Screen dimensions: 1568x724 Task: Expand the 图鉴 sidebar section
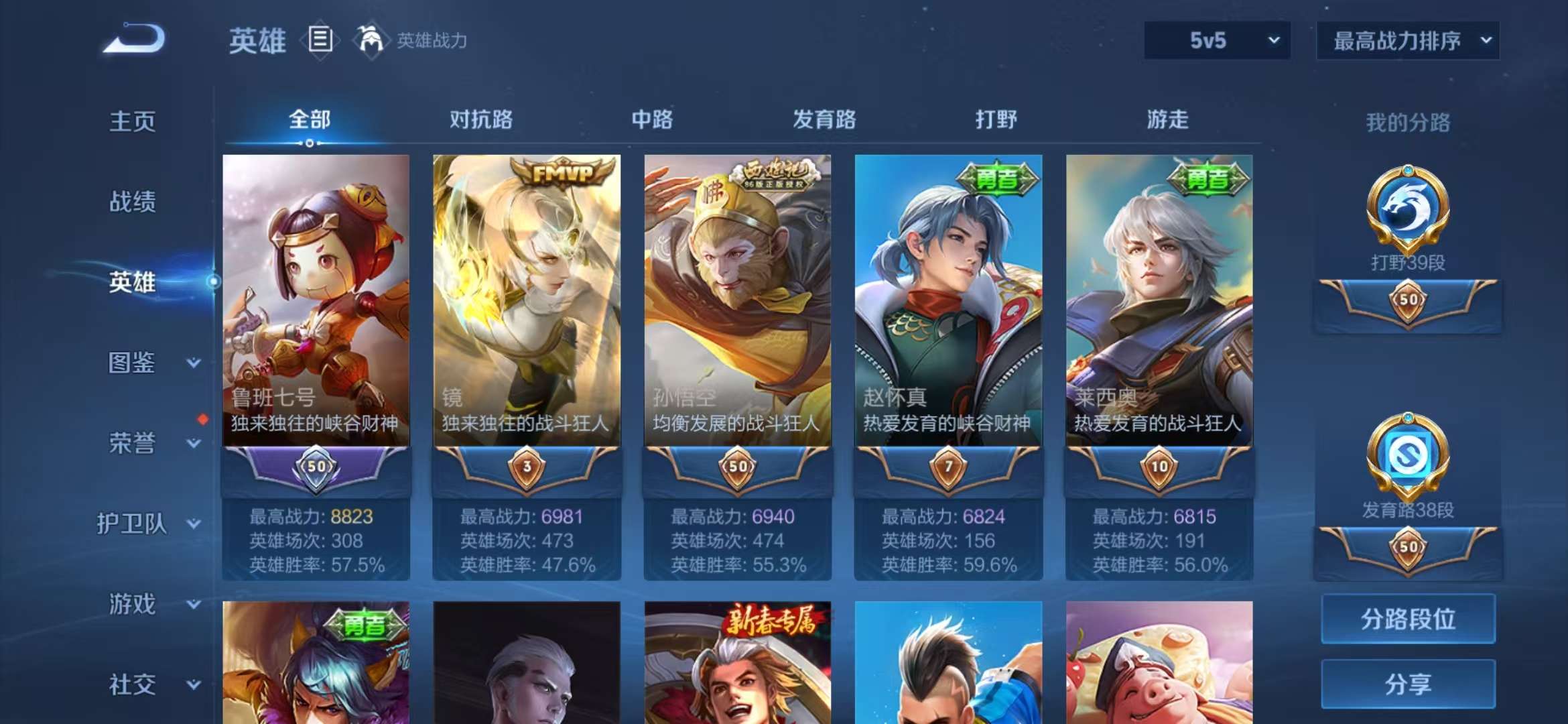131,363
